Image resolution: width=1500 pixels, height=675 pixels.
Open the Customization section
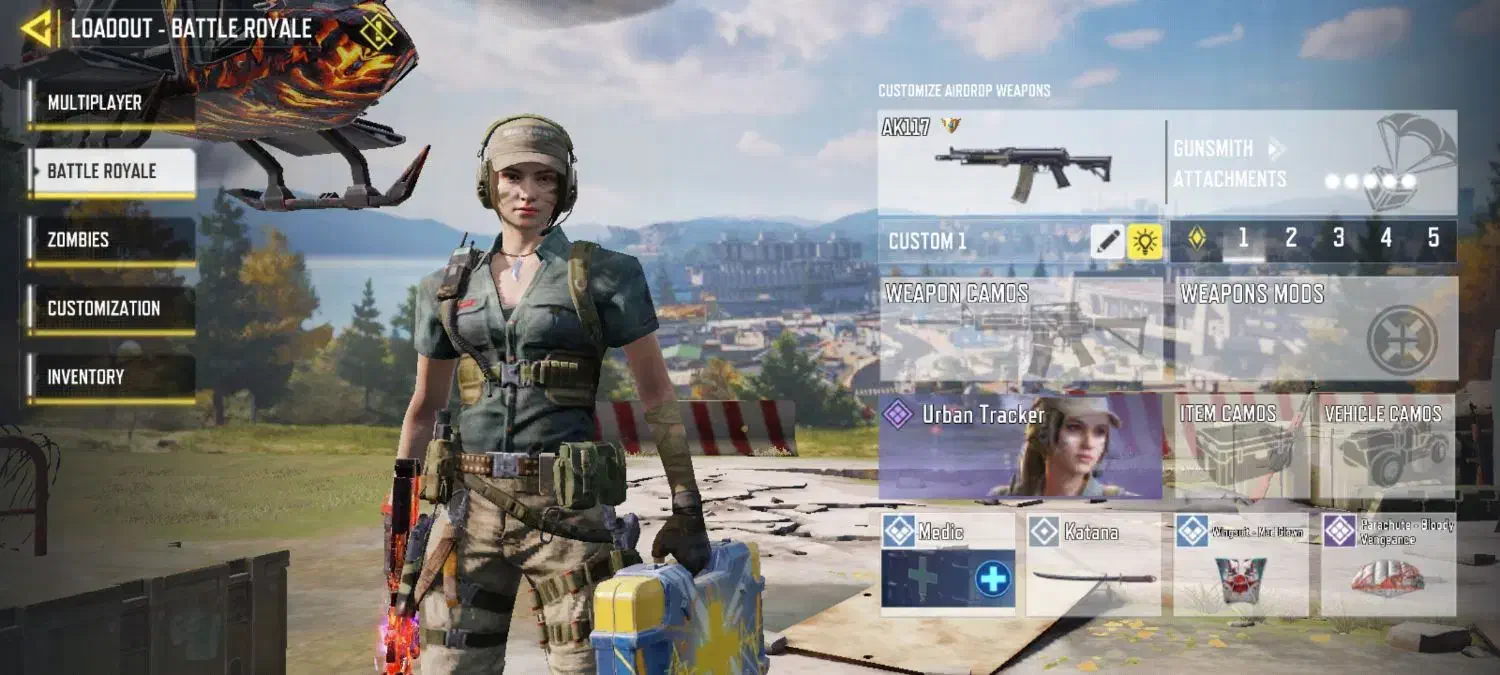pyautogui.click(x=110, y=308)
